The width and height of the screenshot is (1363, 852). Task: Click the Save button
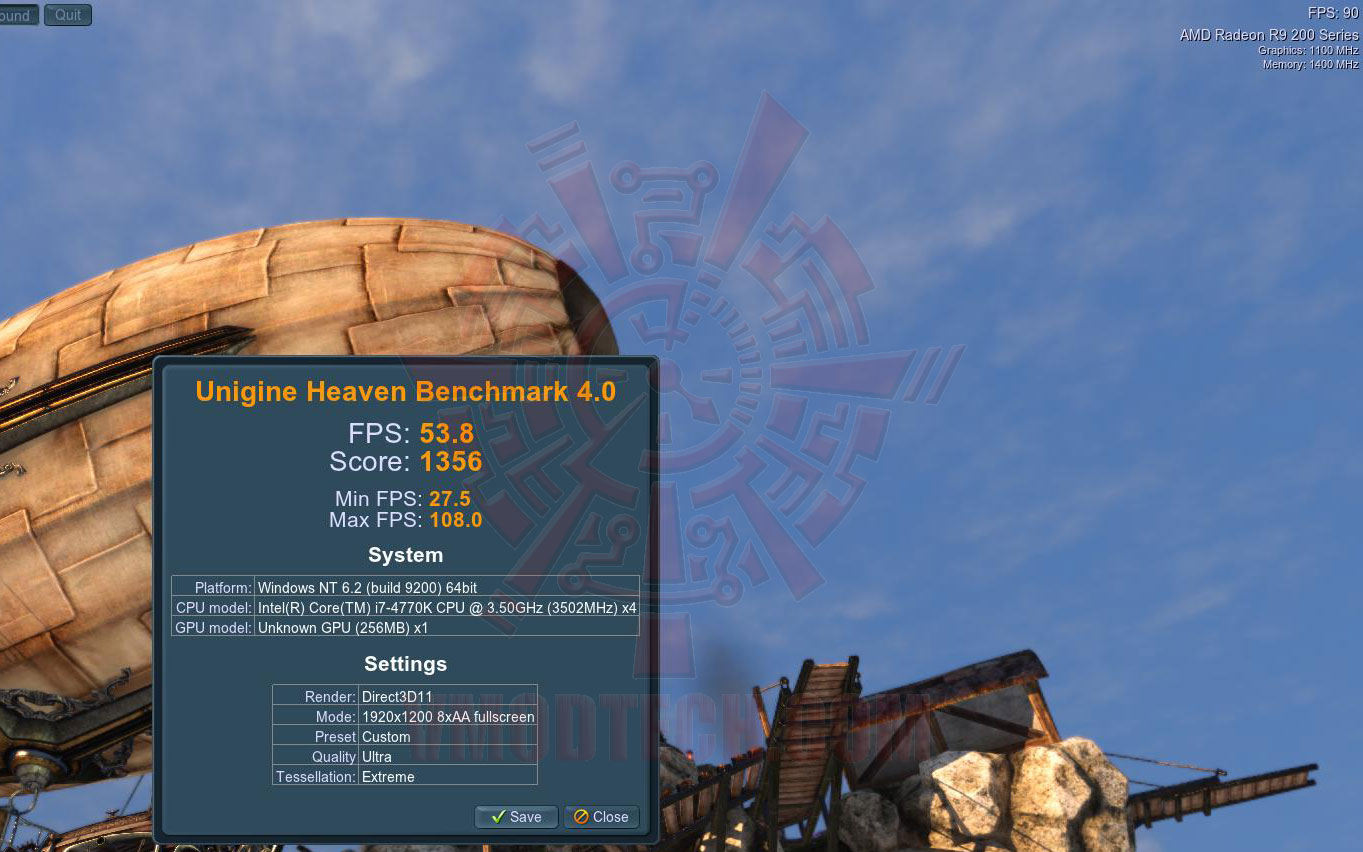(516, 817)
